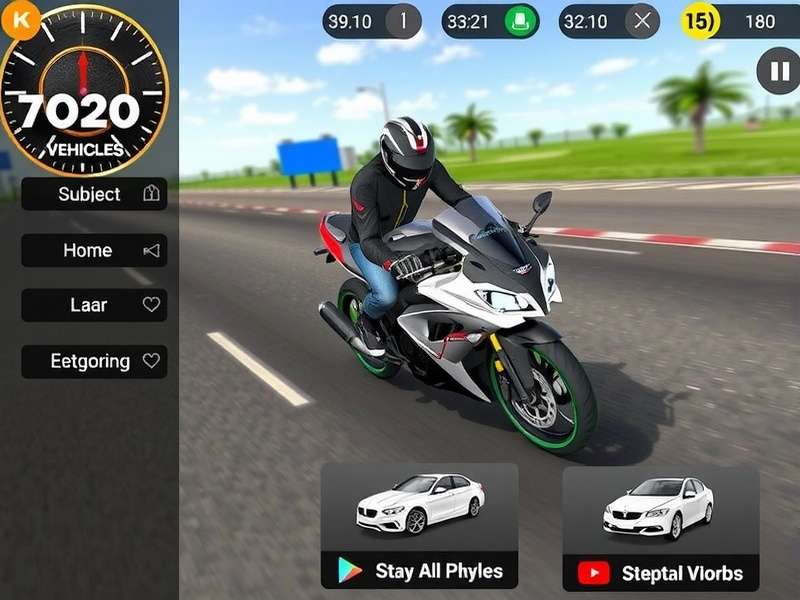
Task: Click the green icon beside 33:21
Action: pos(519,21)
